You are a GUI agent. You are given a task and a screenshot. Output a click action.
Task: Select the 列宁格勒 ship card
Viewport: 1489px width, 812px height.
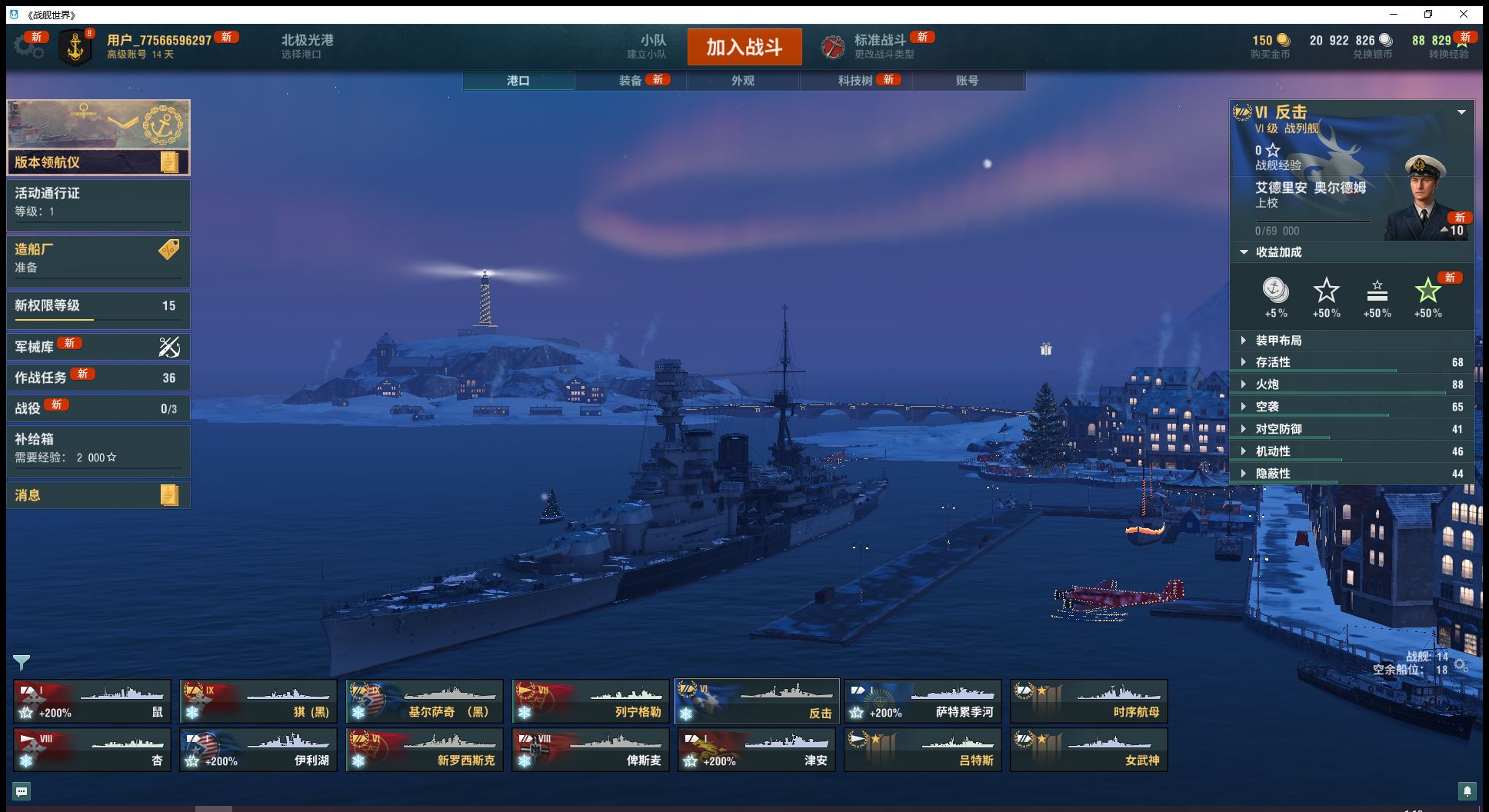click(591, 701)
